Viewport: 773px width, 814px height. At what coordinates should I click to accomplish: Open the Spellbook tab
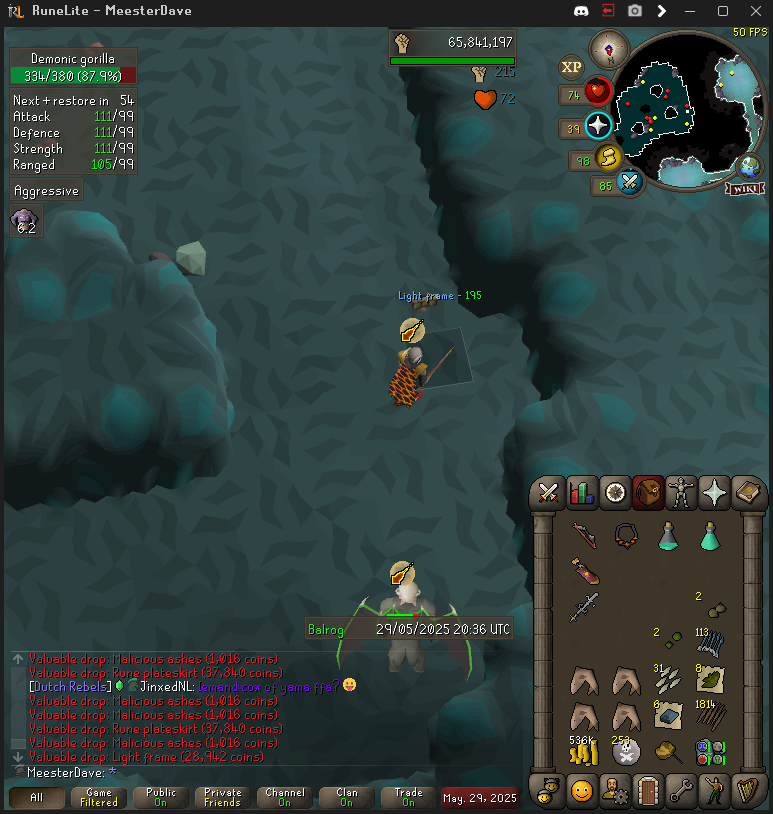[748, 492]
